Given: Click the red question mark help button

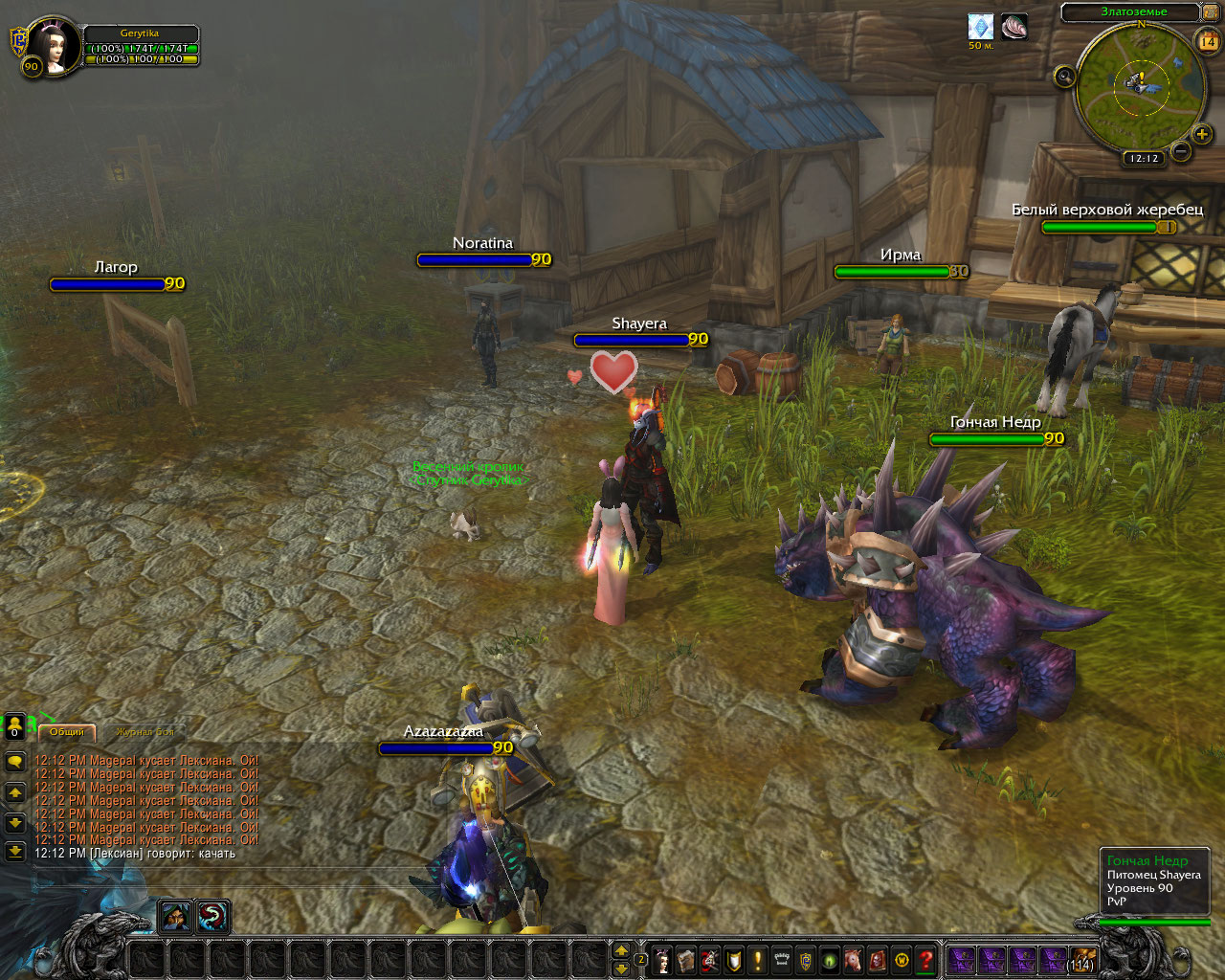Looking at the screenshot, I should pos(925,960).
